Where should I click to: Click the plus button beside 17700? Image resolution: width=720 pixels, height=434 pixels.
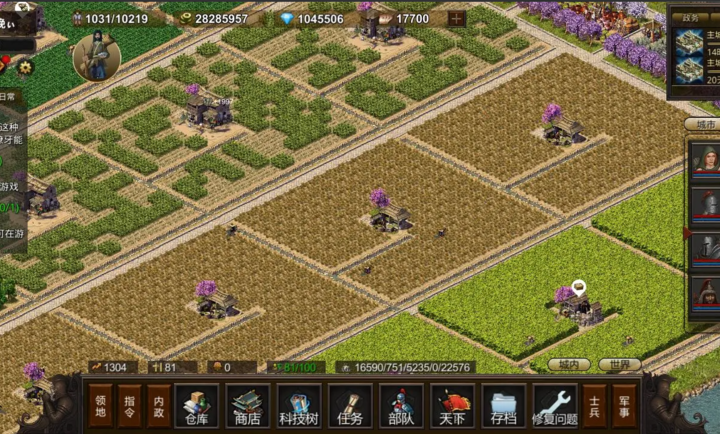pyautogui.click(x=456, y=18)
